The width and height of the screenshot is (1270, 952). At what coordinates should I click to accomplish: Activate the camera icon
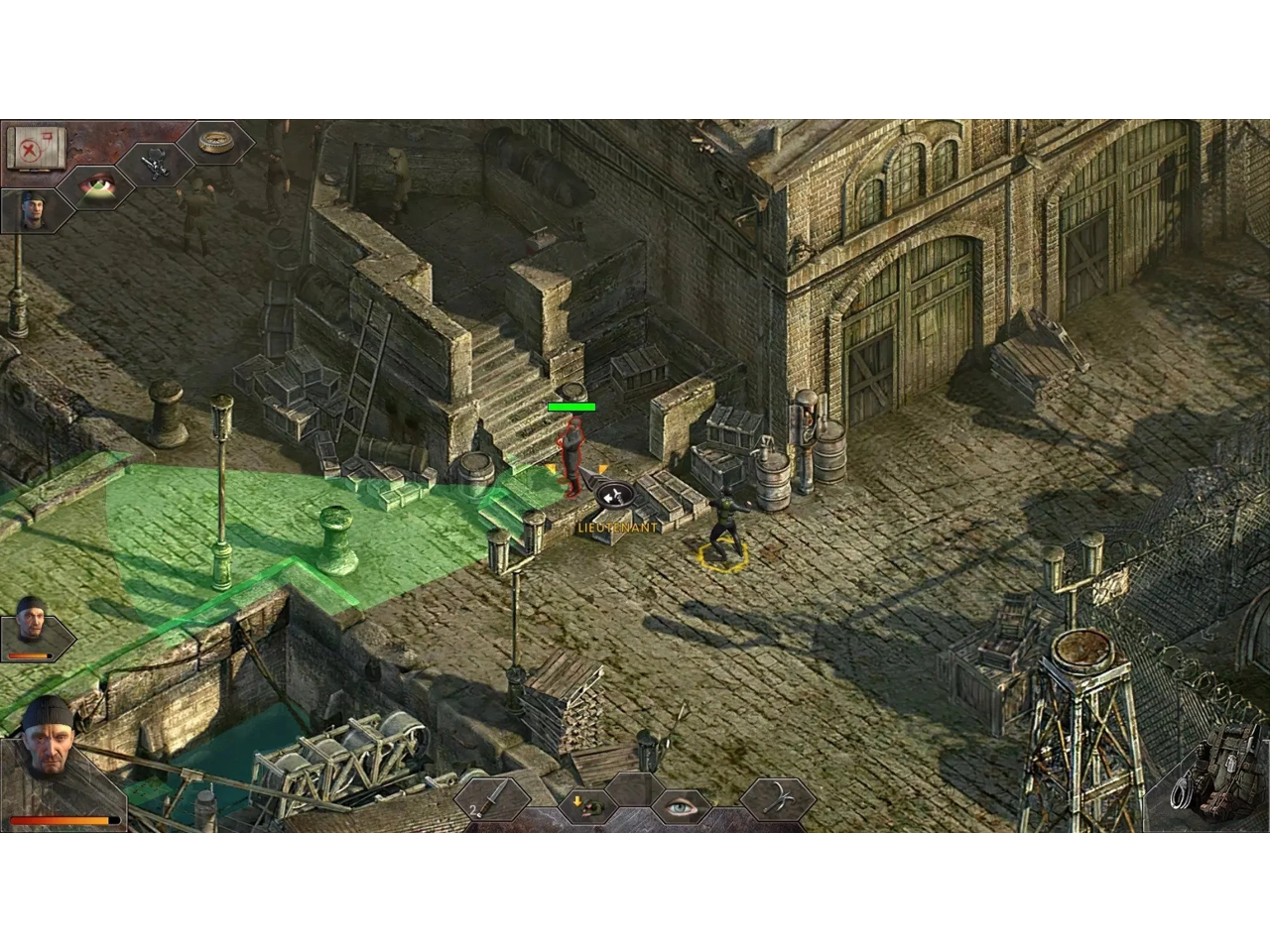click(156, 164)
